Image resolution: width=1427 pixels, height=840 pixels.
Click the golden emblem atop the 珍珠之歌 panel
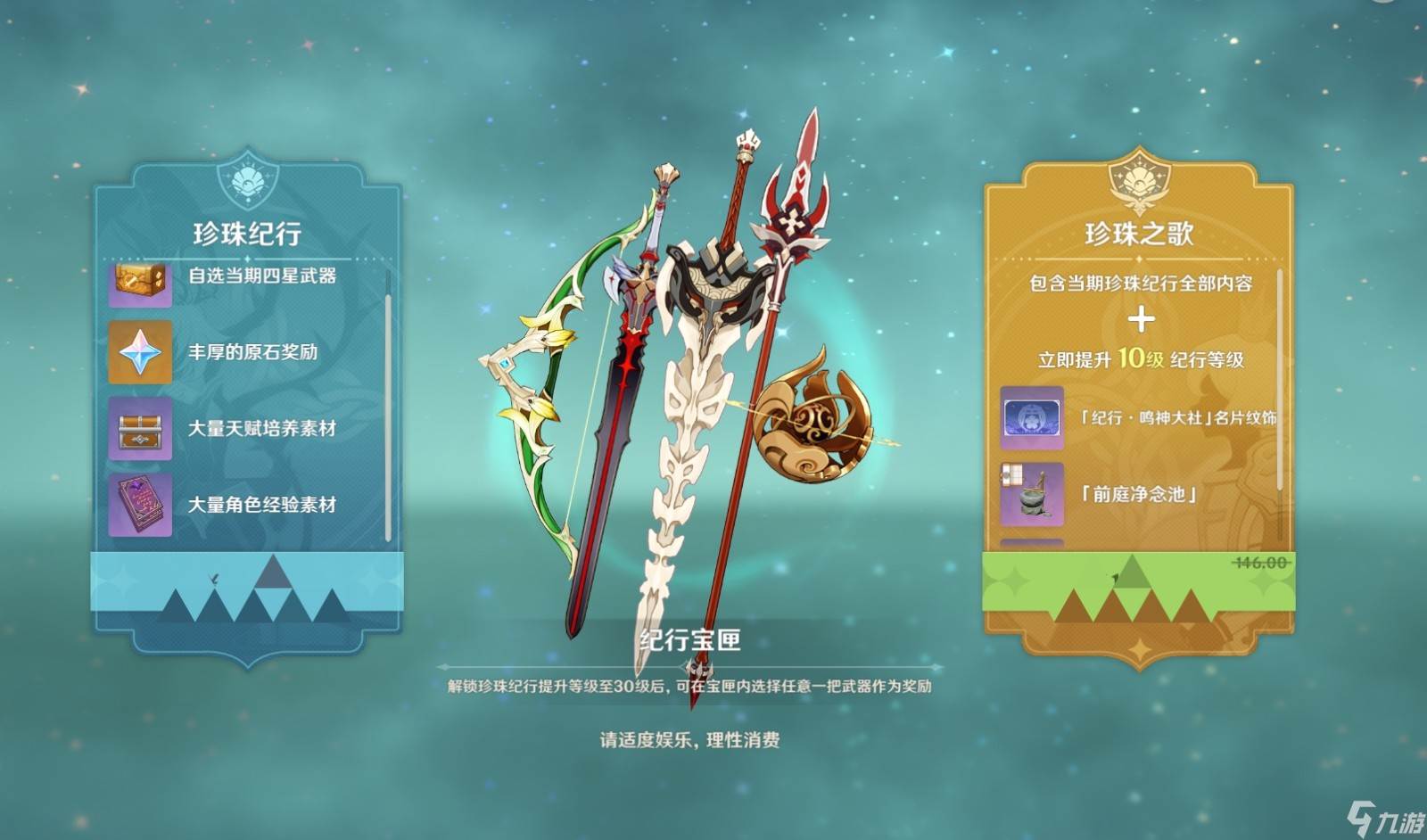tap(1140, 180)
